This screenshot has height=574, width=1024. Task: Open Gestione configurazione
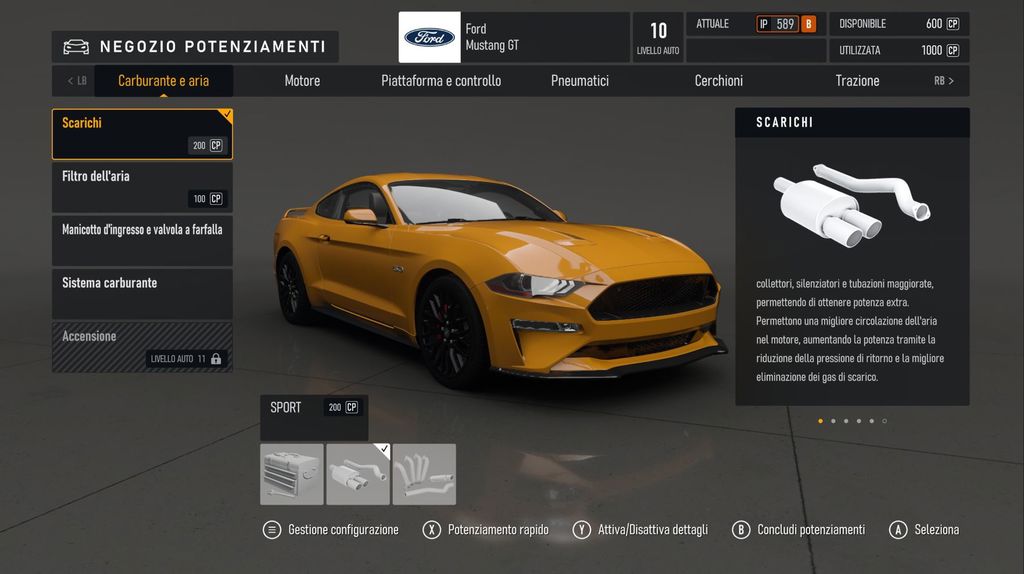pyautogui.click(x=332, y=530)
